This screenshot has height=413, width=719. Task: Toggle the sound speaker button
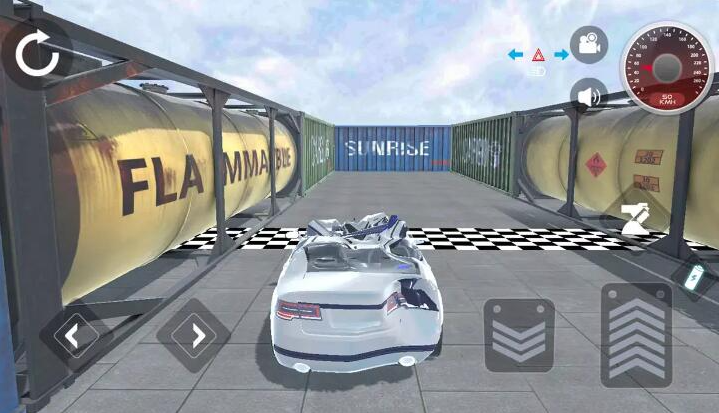pyautogui.click(x=589, y=96)
